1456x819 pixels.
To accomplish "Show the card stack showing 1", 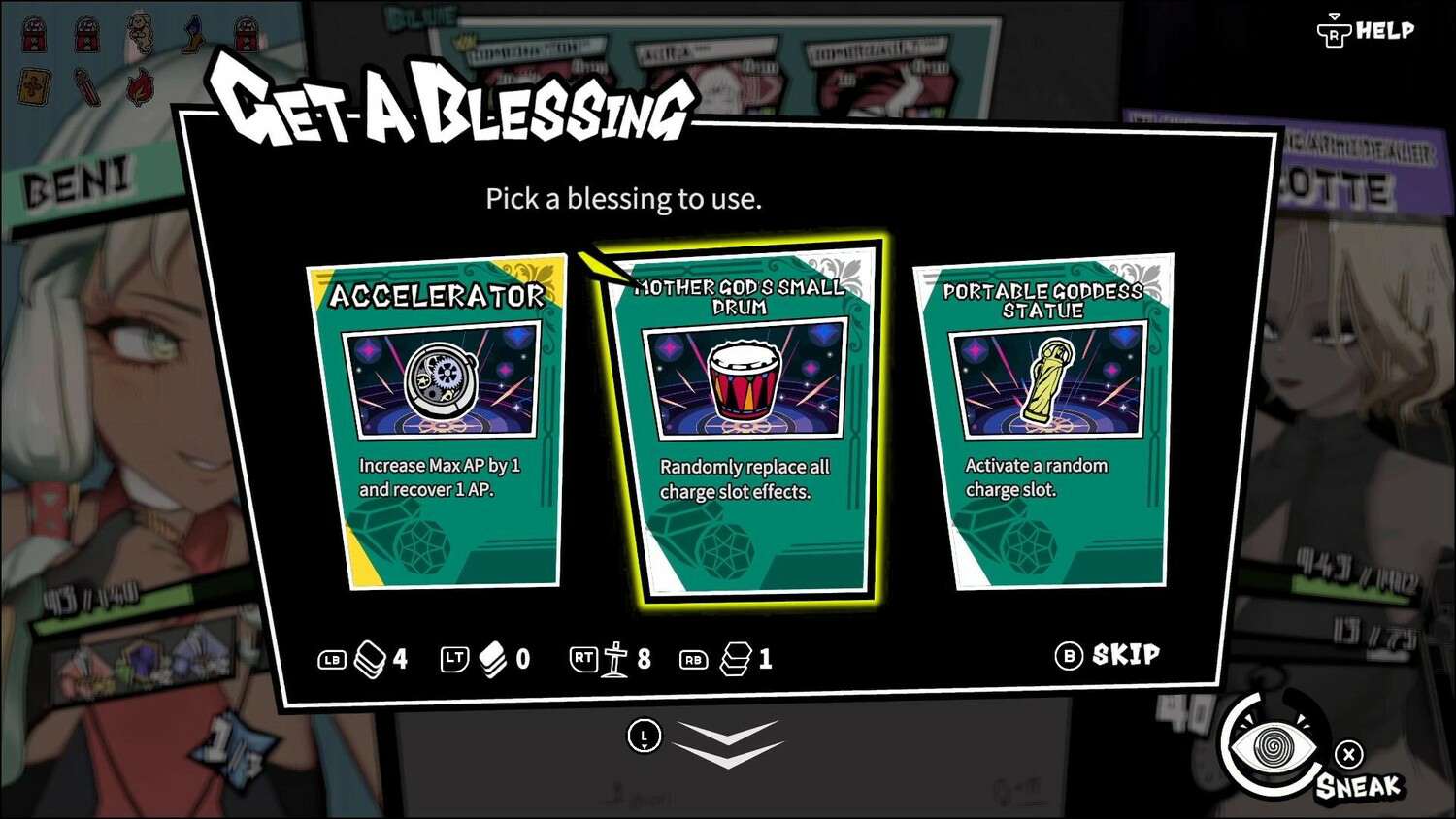I will [737, 660].
